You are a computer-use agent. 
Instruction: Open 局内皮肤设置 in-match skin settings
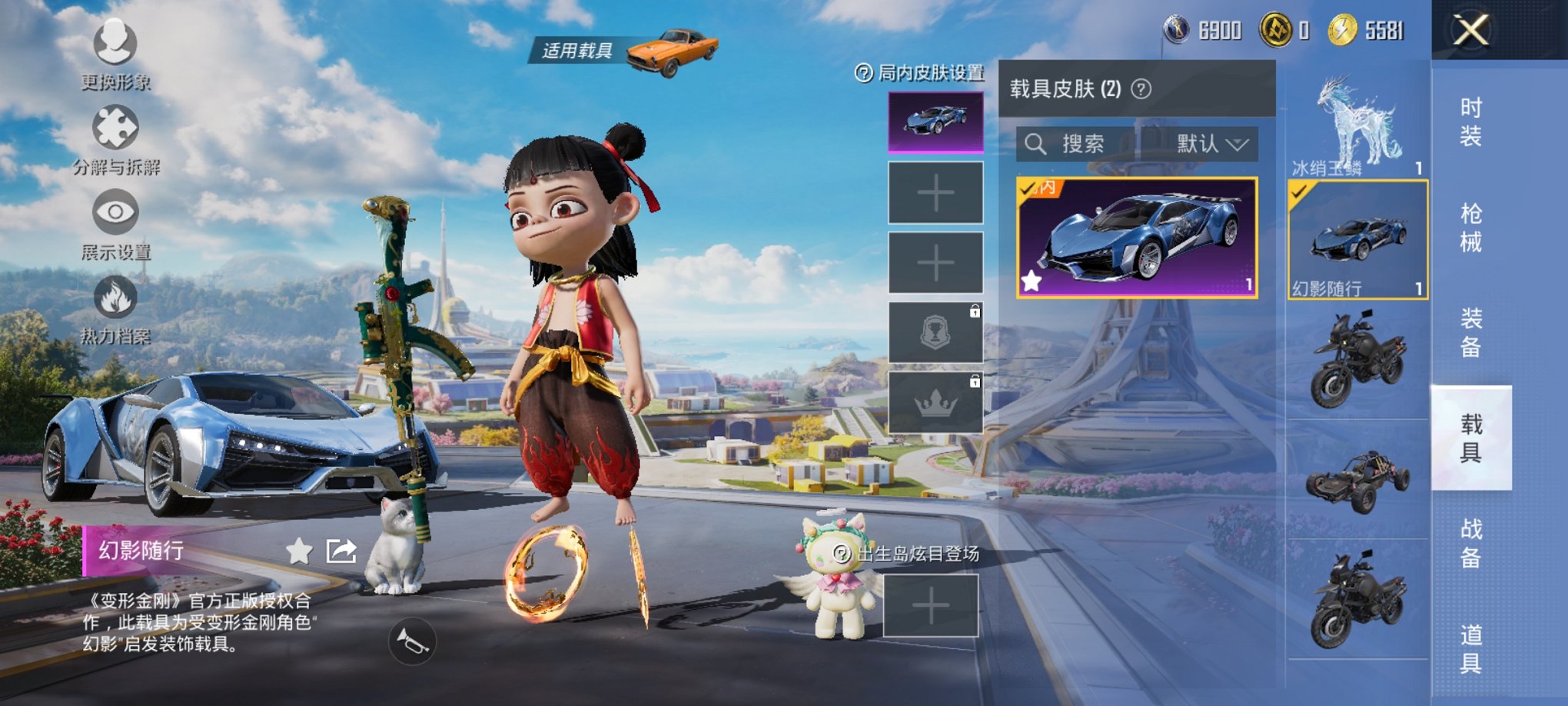click(919, 73)
